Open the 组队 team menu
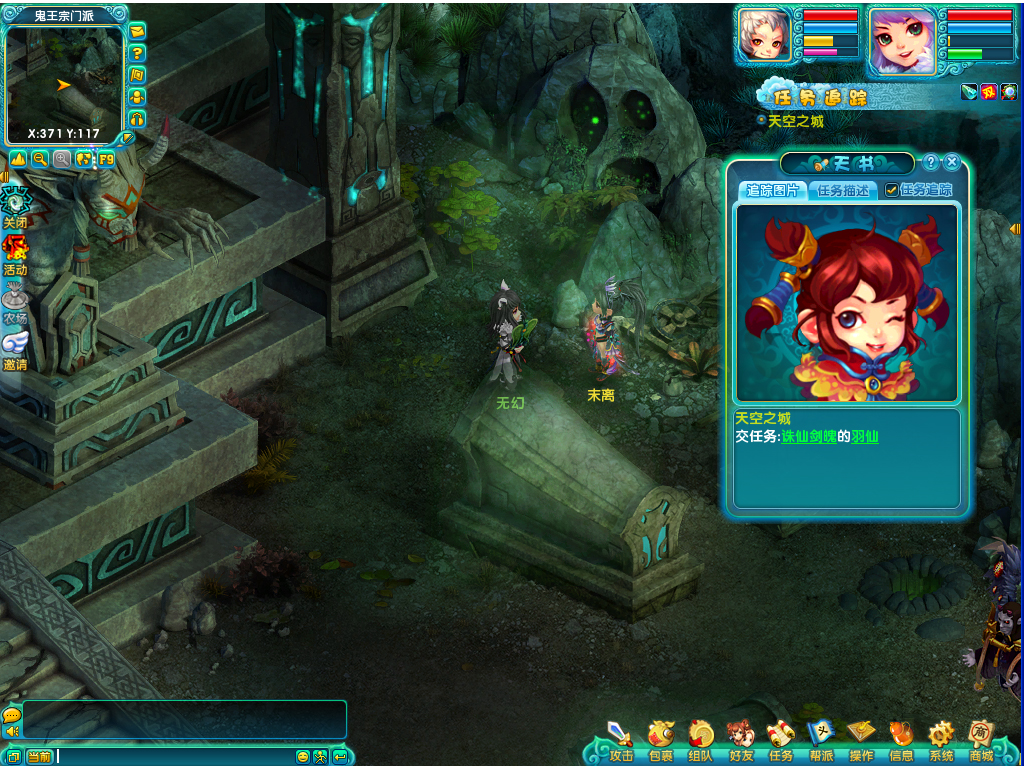Screen dimensions: 1025x769 coord(700,738)
